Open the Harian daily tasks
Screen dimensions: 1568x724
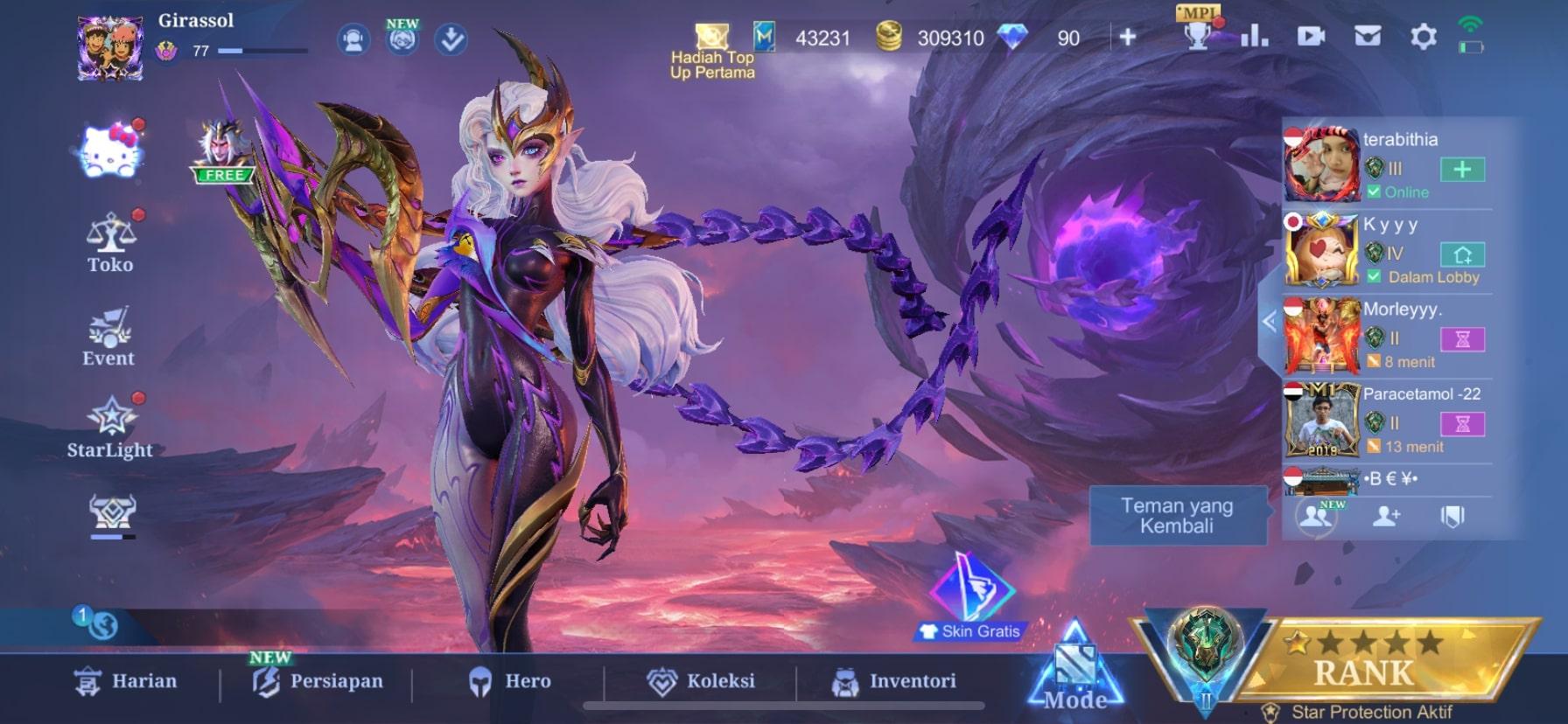[x=126, y=681]
